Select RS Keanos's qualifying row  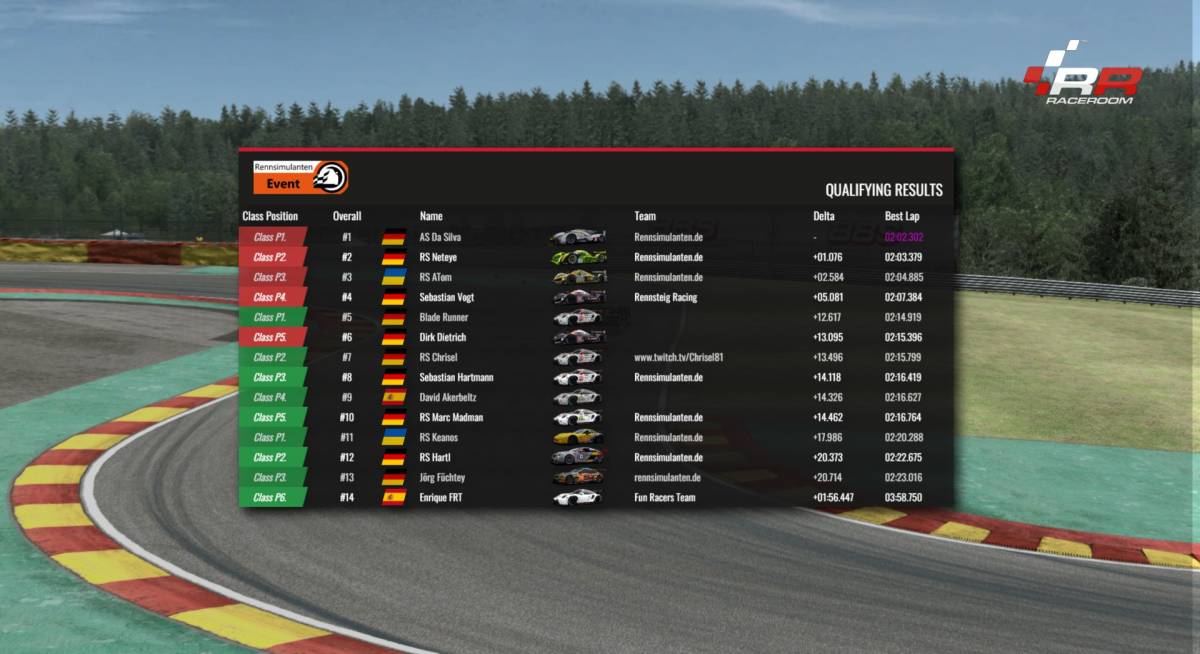[441, 437]
